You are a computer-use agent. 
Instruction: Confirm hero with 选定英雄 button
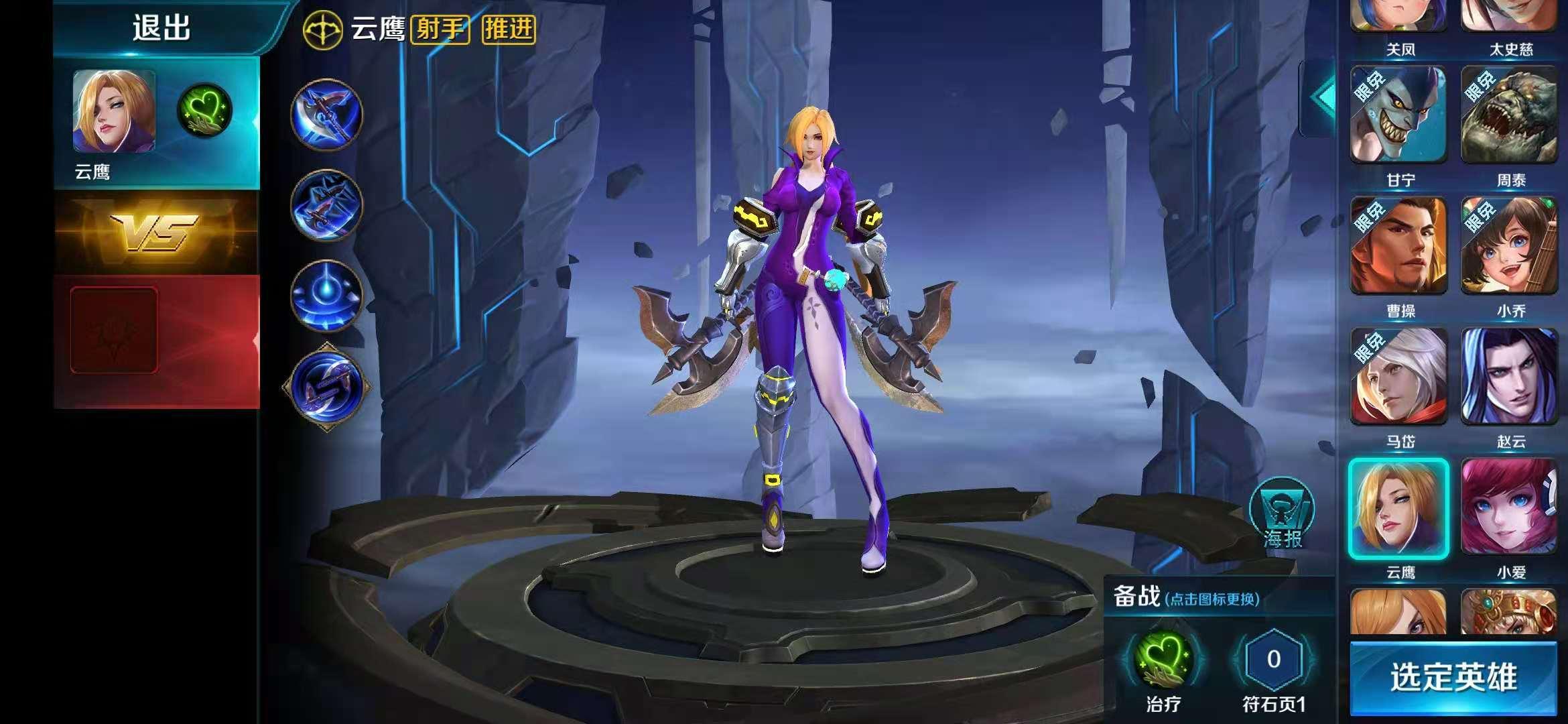1453,677
